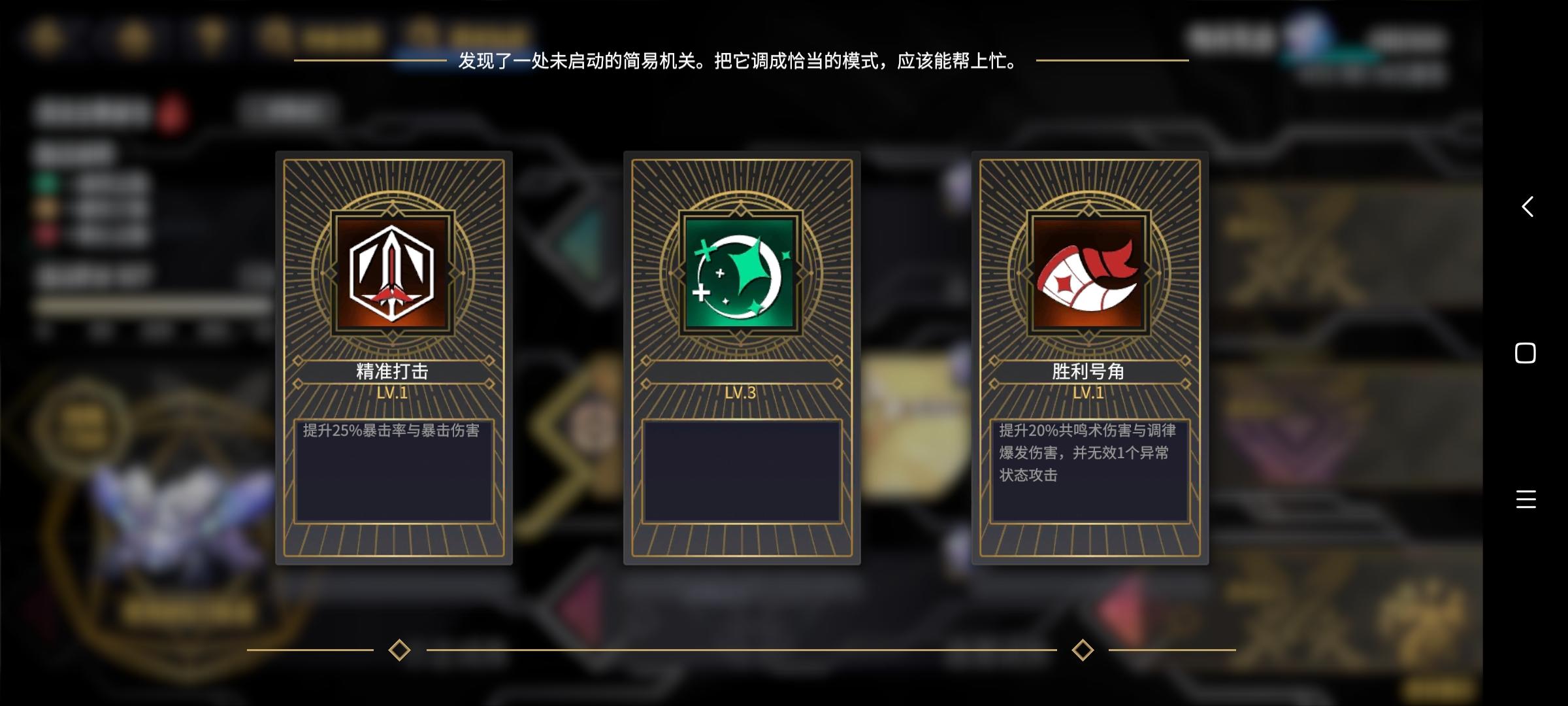Click the right diamond ornament below the cards
1568x706 pixels.
1083,649
